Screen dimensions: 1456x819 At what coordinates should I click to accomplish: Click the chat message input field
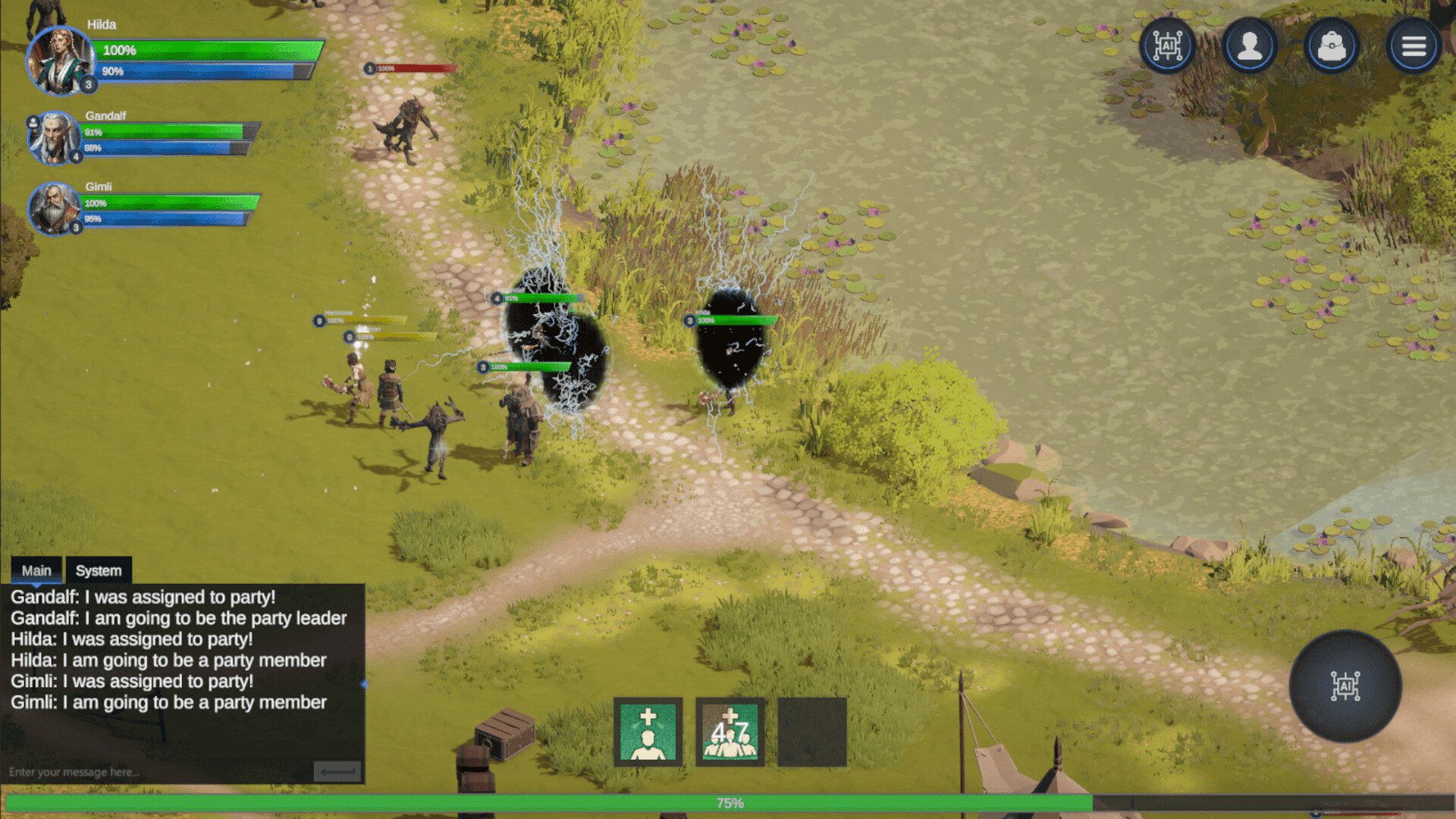(x=152, y=772)
